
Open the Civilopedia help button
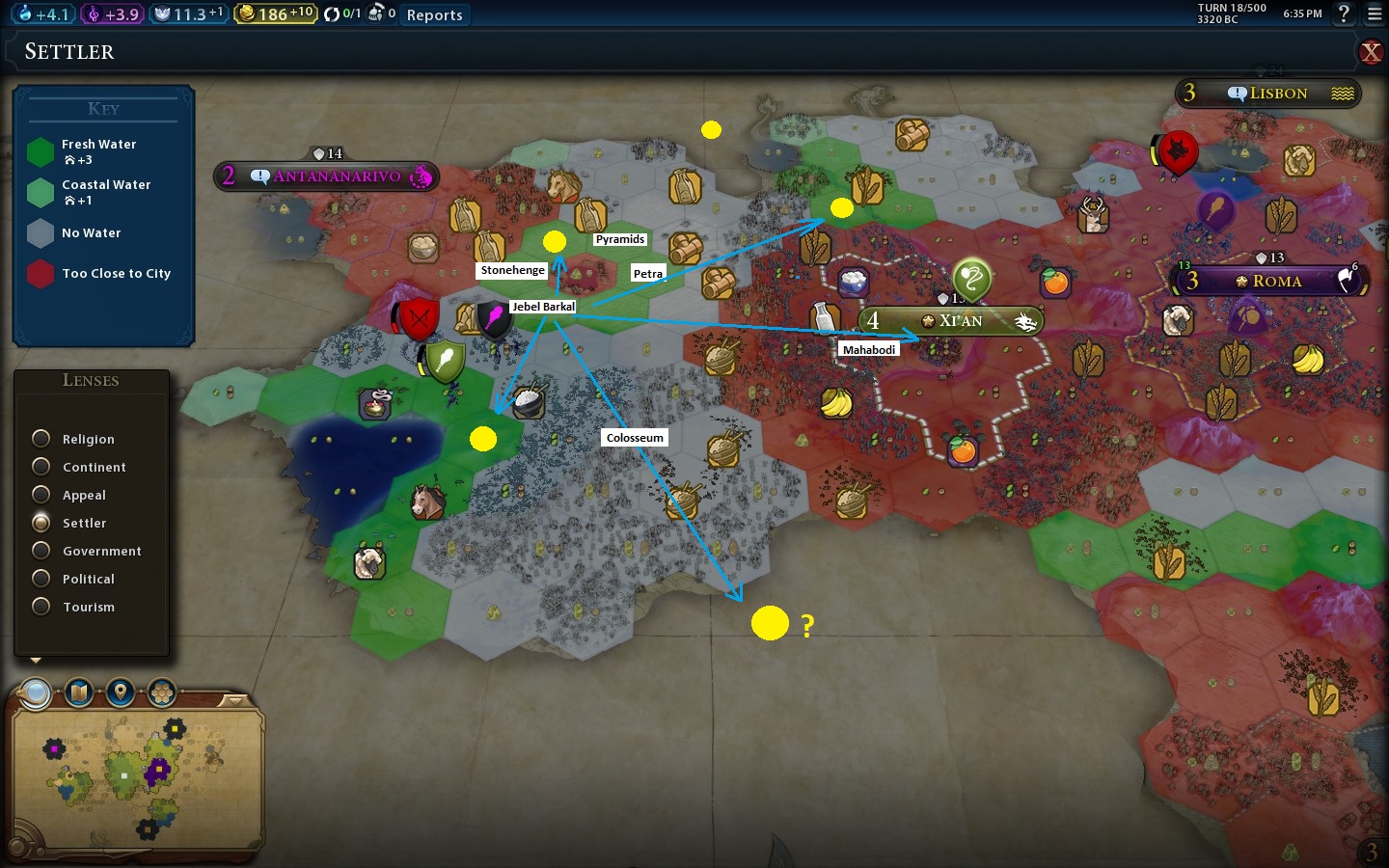[x=1343, y=14]
